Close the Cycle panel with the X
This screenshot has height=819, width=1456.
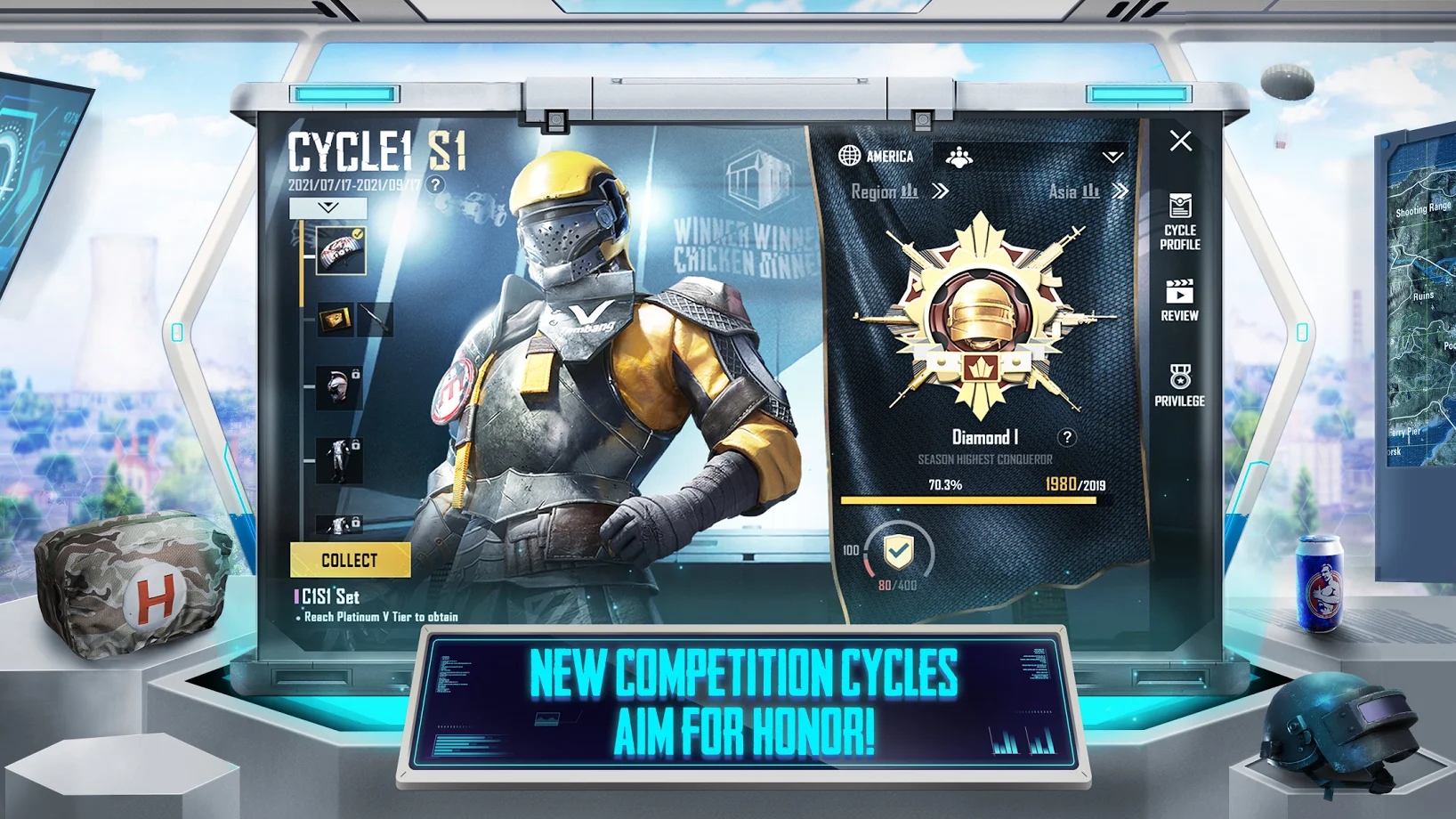pyautogui.click(x=1180, y=141)
